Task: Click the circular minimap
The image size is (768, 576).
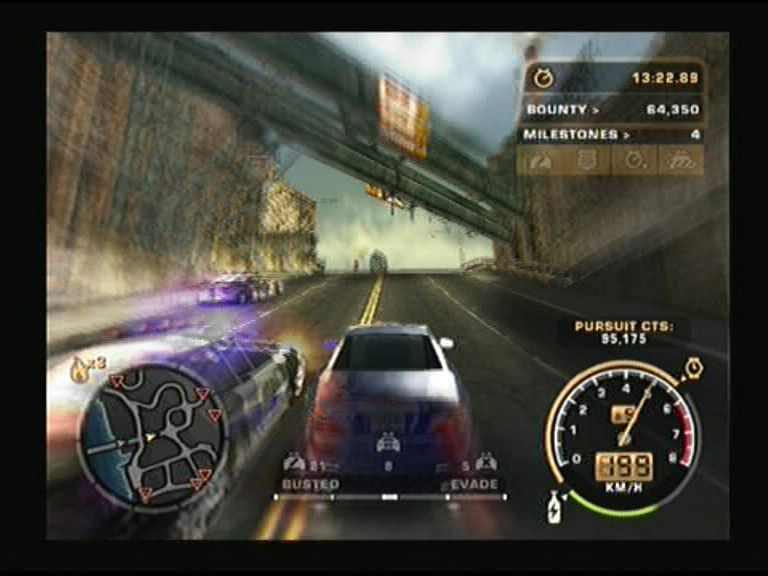Action: 152,436
